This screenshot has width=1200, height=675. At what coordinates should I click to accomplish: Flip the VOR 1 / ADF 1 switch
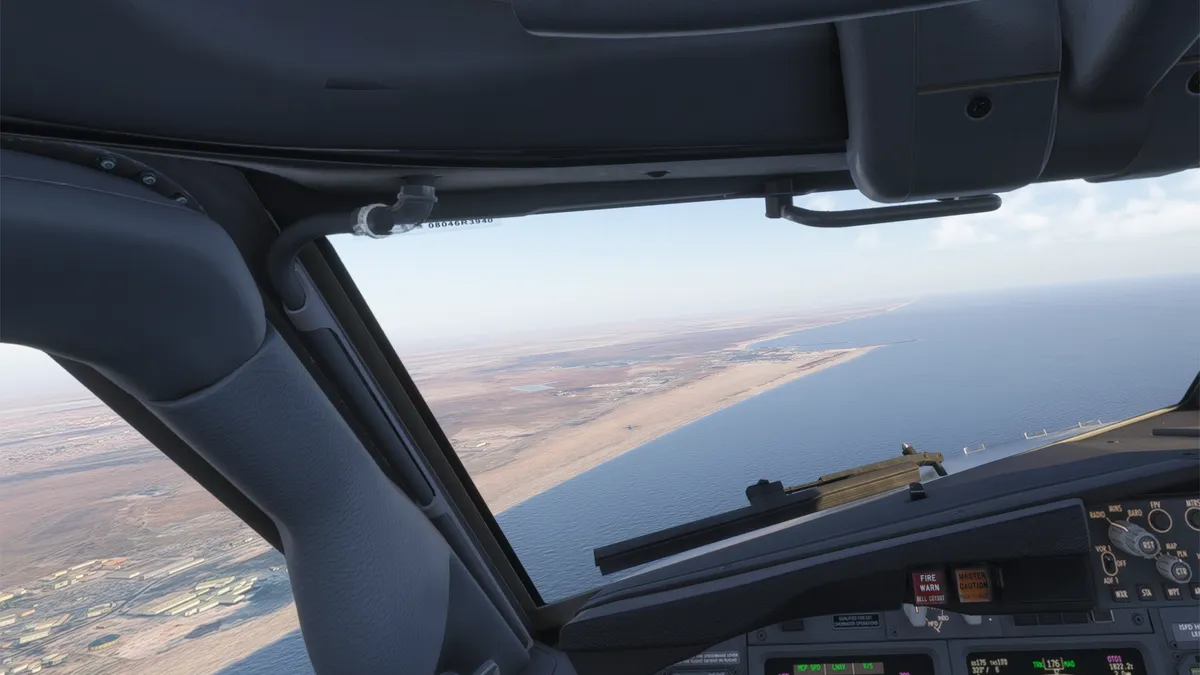(x=1110, y=562)
